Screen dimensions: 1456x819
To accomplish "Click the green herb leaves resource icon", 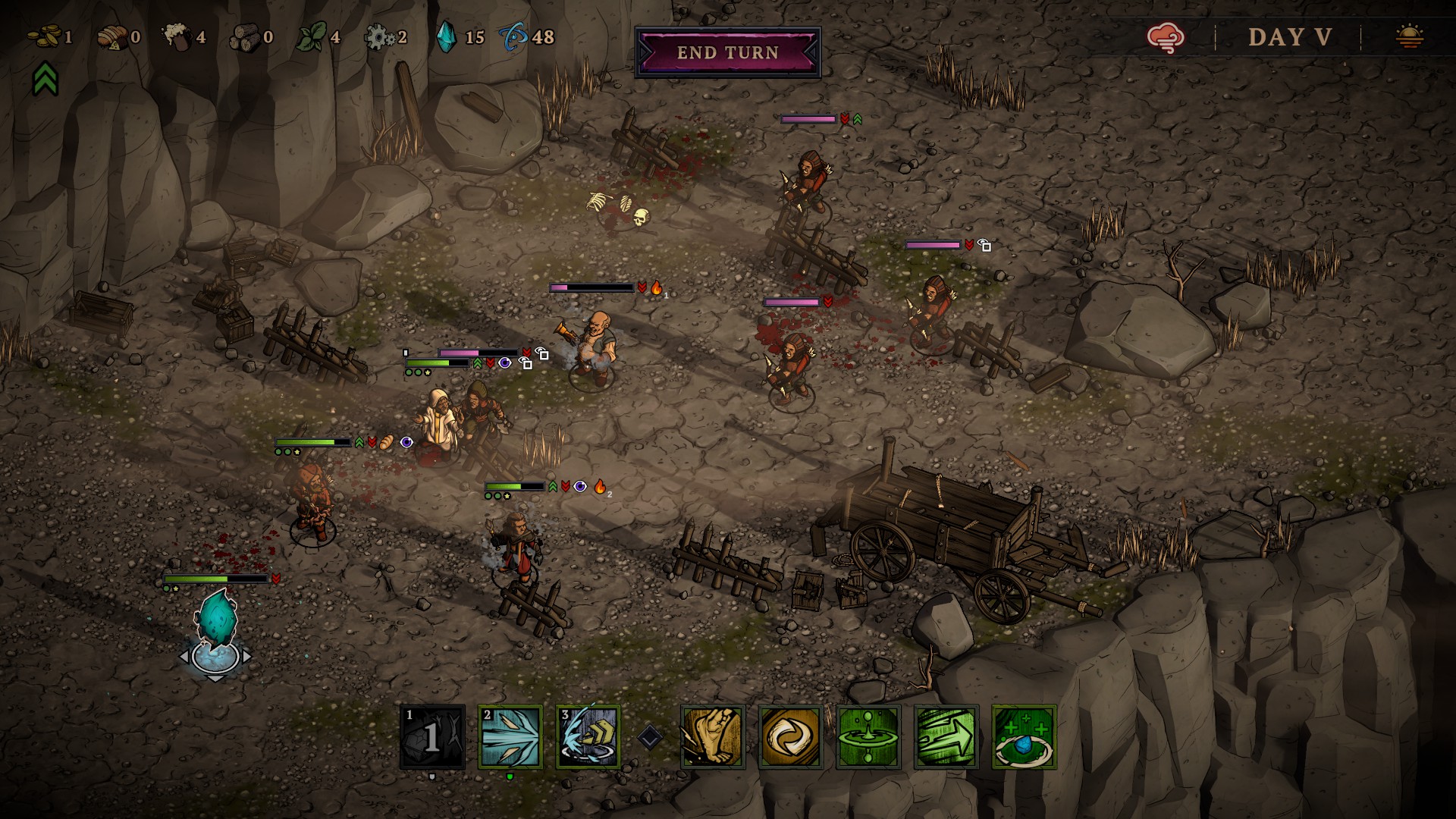I will (311, 36).
